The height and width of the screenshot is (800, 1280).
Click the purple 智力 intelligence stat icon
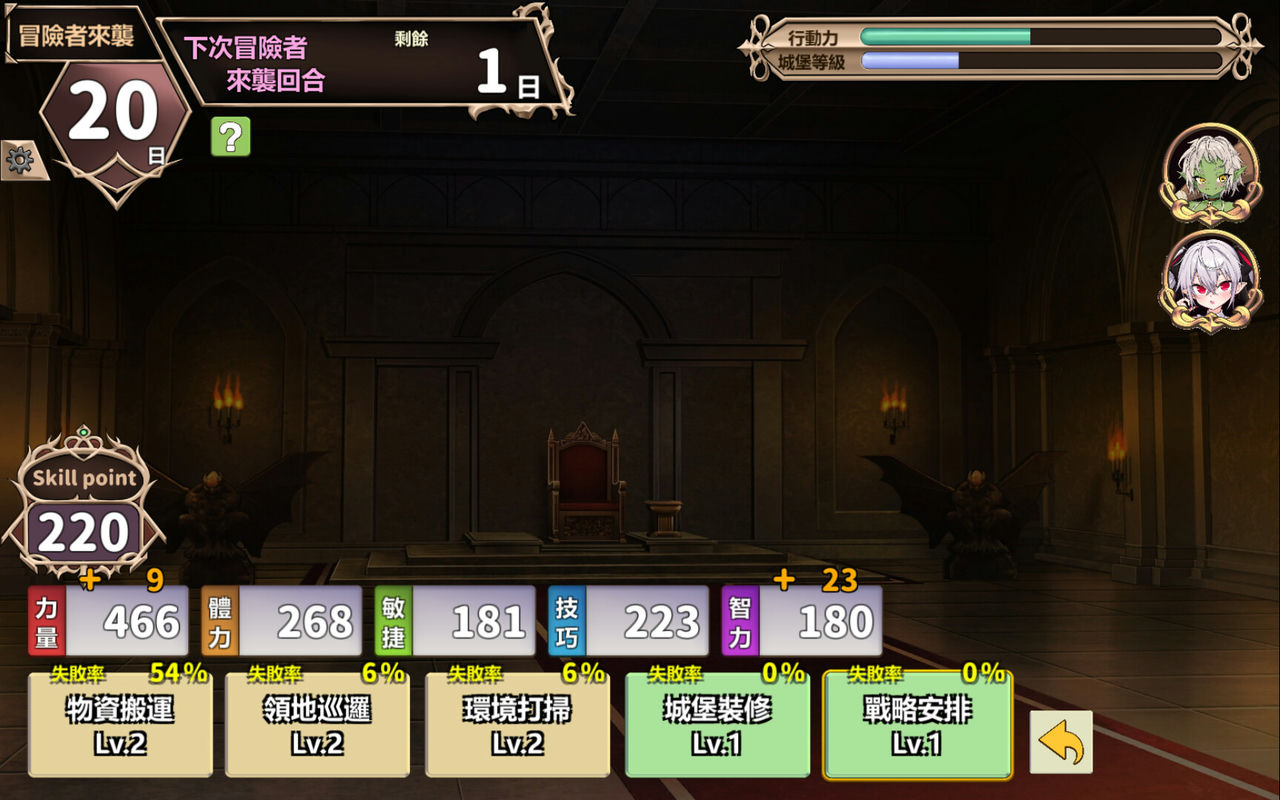click(739, 620)
